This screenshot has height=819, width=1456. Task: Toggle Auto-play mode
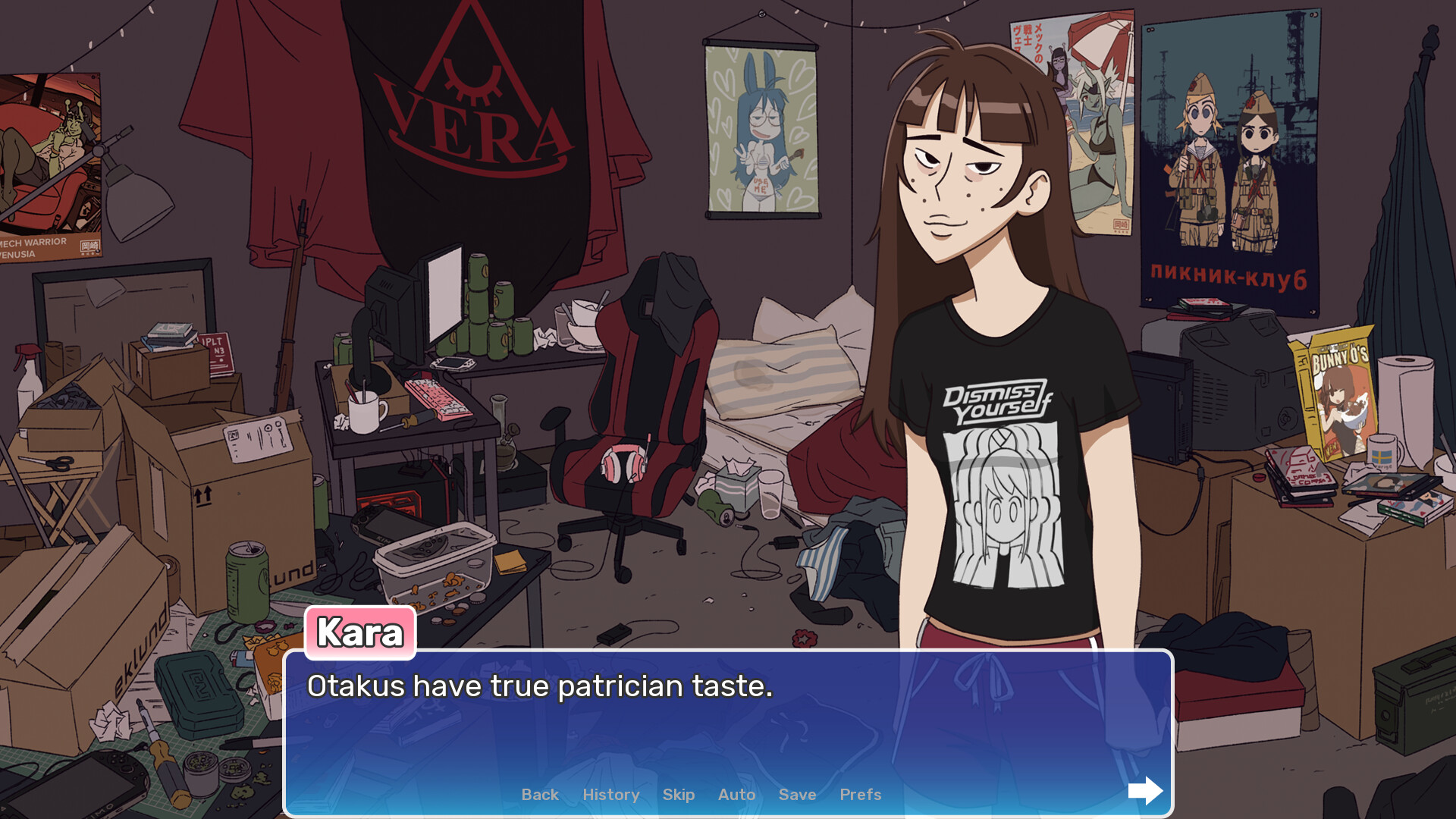pyautogui.click(x=736, y=794)
